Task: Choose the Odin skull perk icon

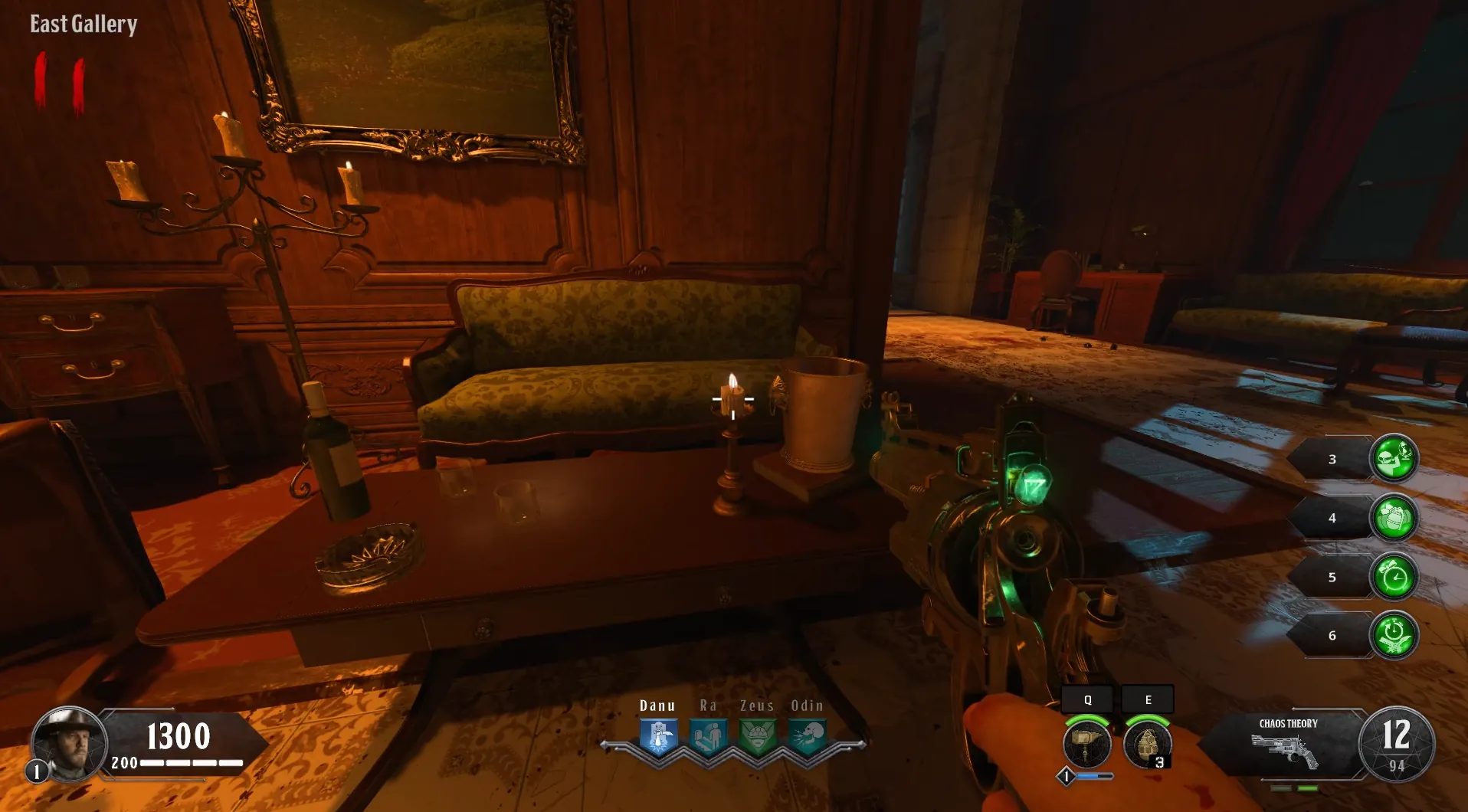Action: [x=807, y=736]
